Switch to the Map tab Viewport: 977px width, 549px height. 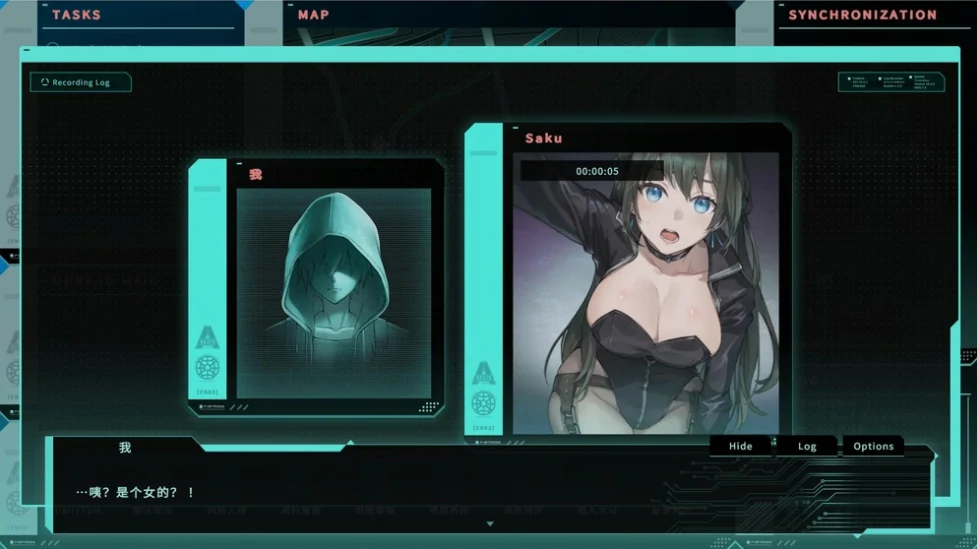coord(314,15)
